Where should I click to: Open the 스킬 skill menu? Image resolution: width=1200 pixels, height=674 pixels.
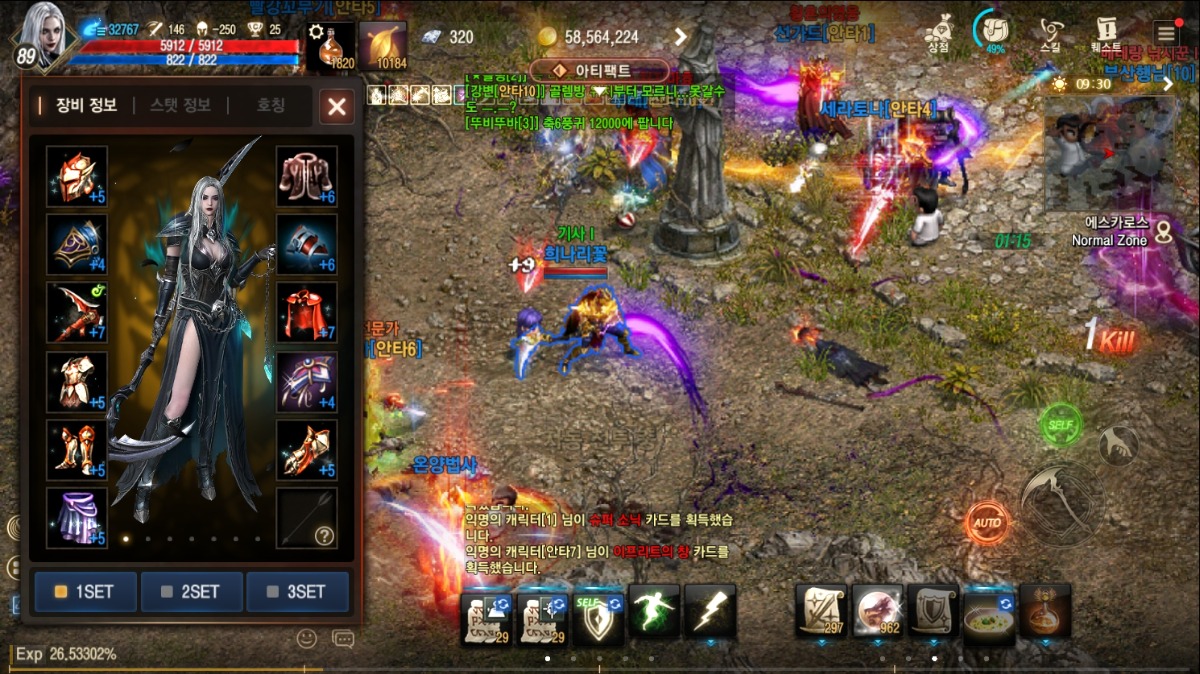click(1050, 33)
